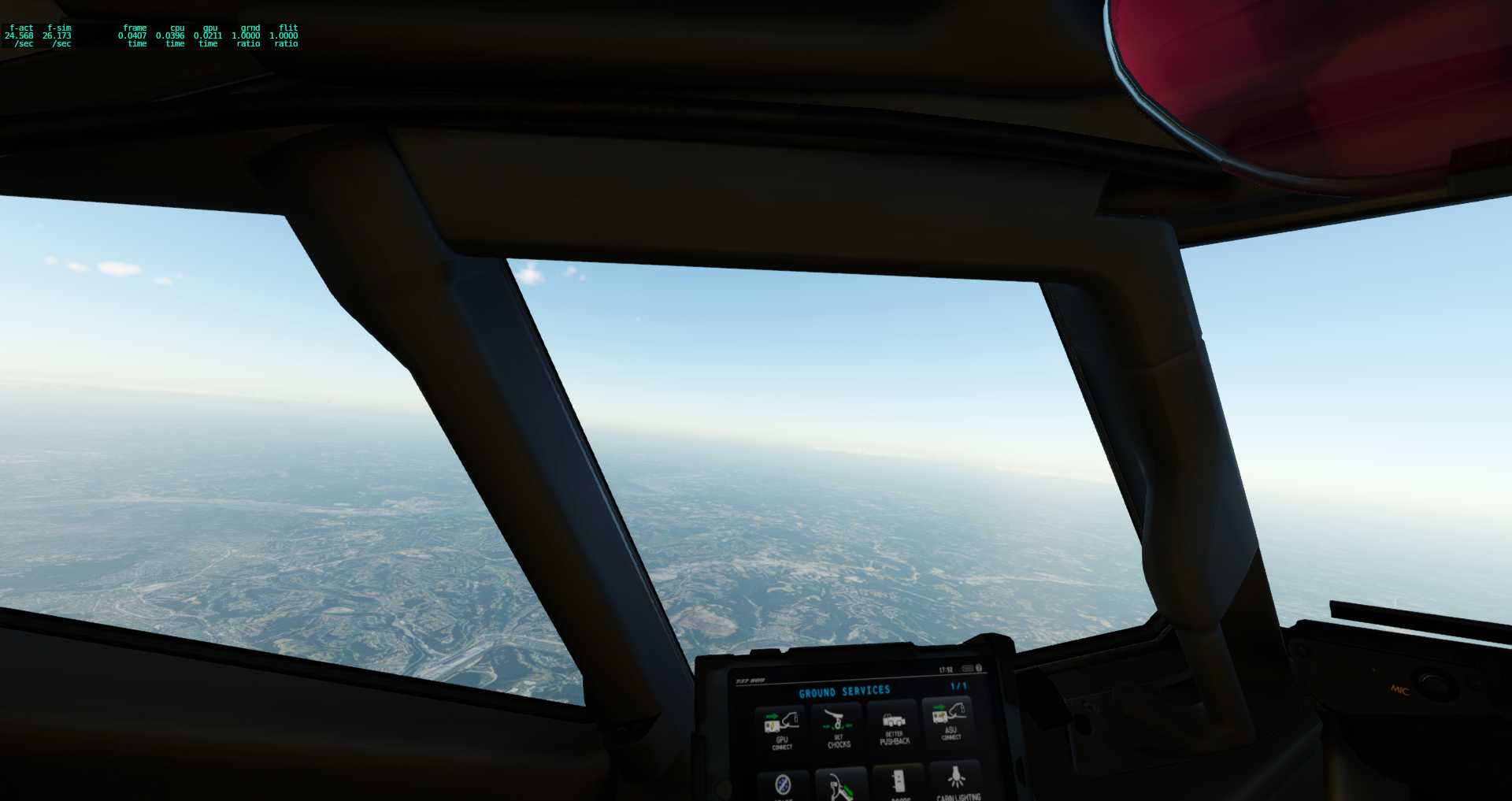The image size is (1512, 801).
Task: Click the battery indicator on the tablet status bar
Action: pos(969,669)
